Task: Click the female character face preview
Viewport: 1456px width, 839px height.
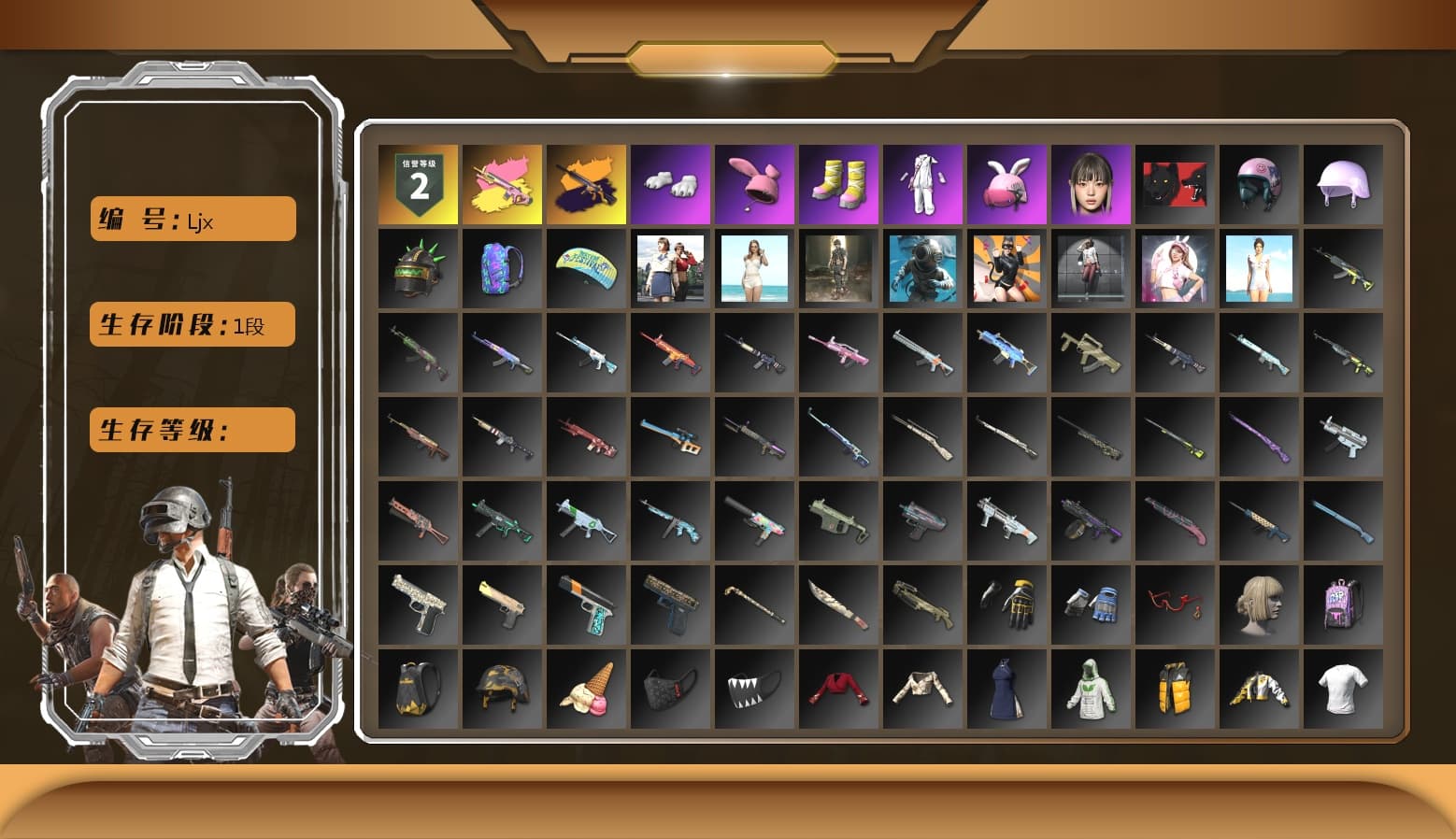Action: (x=1091, y=184)
